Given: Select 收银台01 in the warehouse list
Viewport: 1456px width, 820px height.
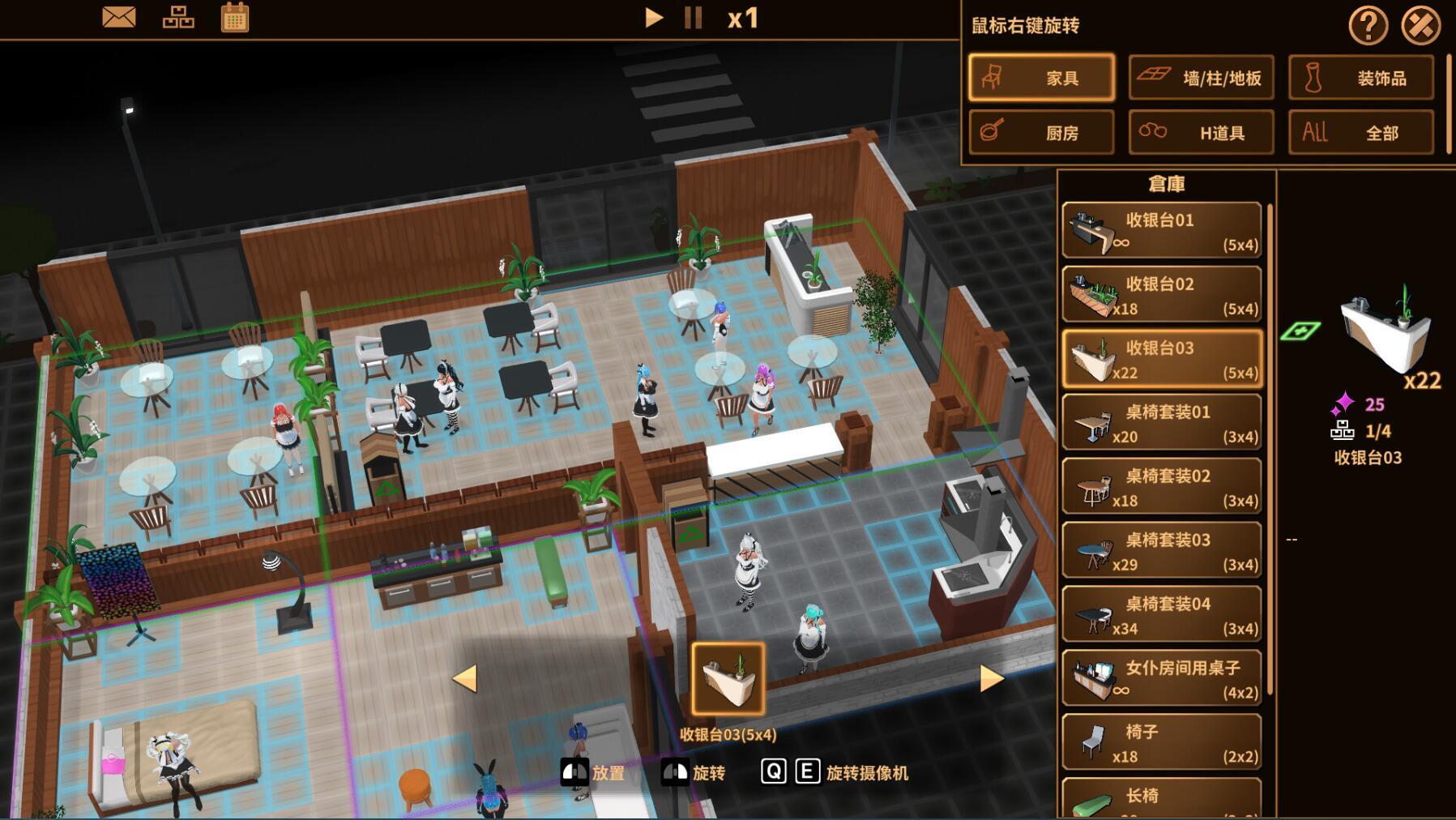Looking at the screenshot, I should 1162,229.
